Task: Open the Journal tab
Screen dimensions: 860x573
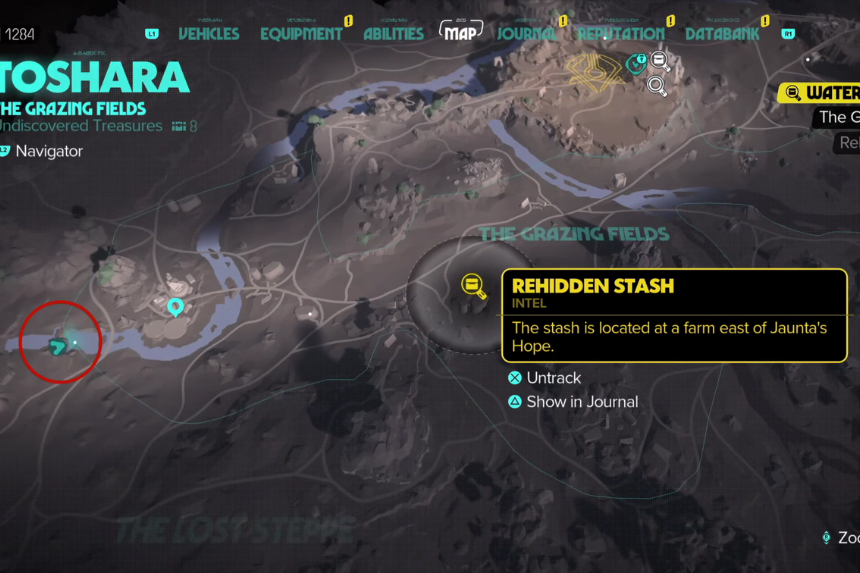Action: [x=527, y=33]
